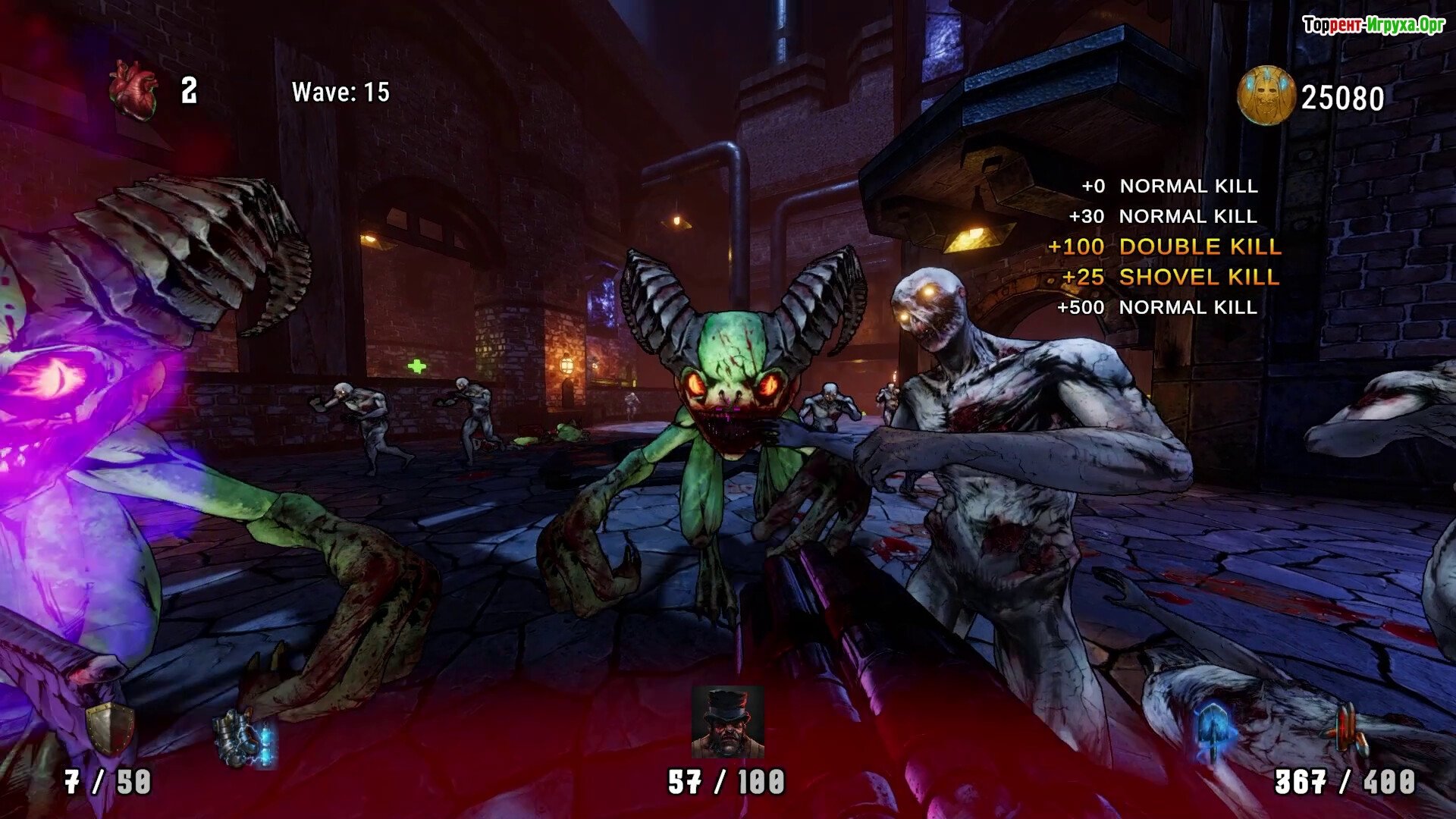Select the top-hat character portrait
Screen dimensions: 1456x819
click(x=727, y=722)
